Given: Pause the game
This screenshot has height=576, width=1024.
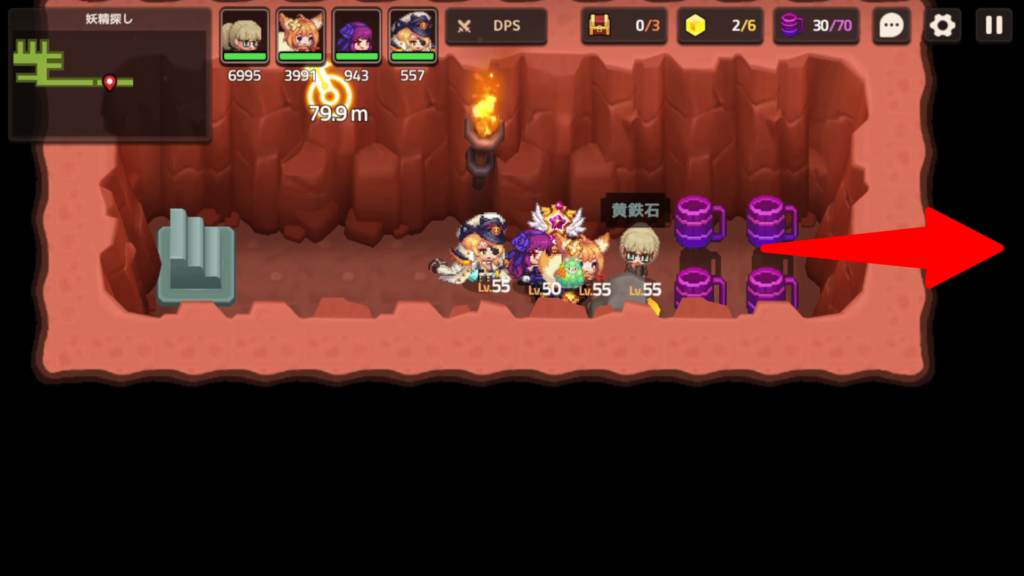Looking at the screenshot, I should click(x=994, y=26).
